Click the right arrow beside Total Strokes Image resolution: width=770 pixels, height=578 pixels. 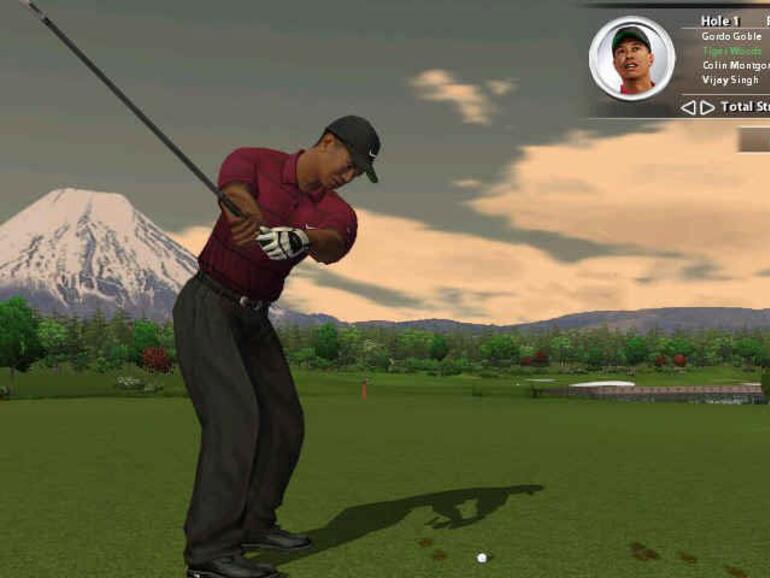[707, 107]
